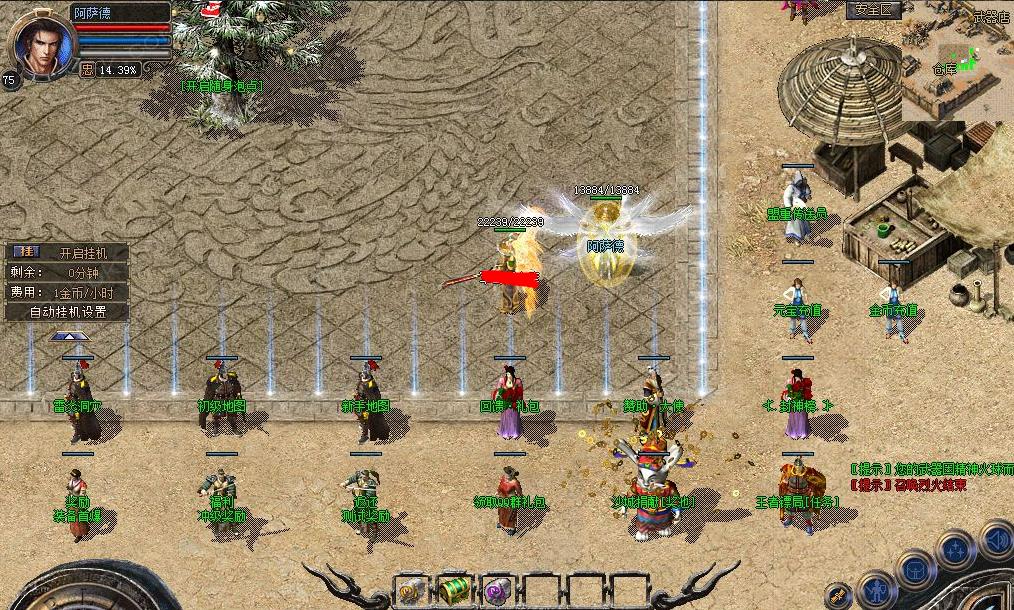Image resolution: width=1014 pixels, height=610 pixels.
Task: Toggle sound with the speaker button
Action: (996, 540)
